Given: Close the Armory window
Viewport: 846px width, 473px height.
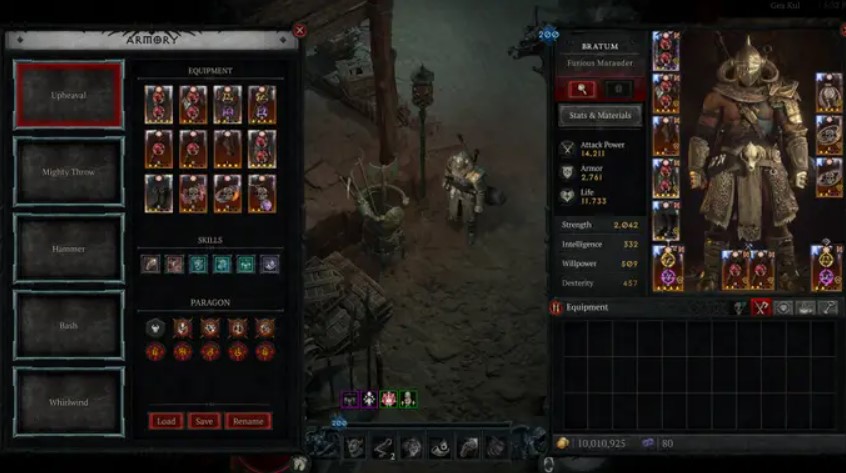Looking at the screenshot, I should 299,31.
